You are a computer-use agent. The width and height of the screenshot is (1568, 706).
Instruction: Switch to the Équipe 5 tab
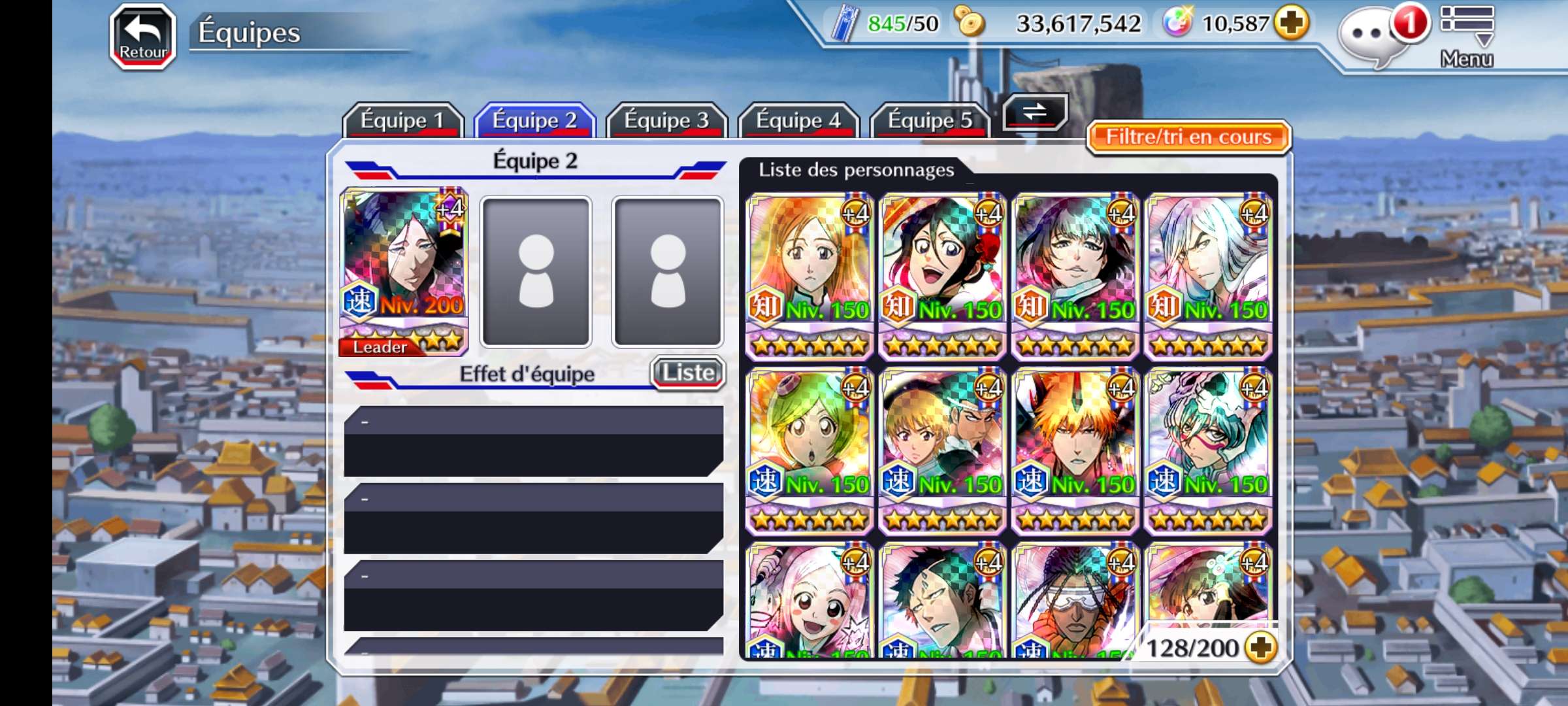click(930, 120)
